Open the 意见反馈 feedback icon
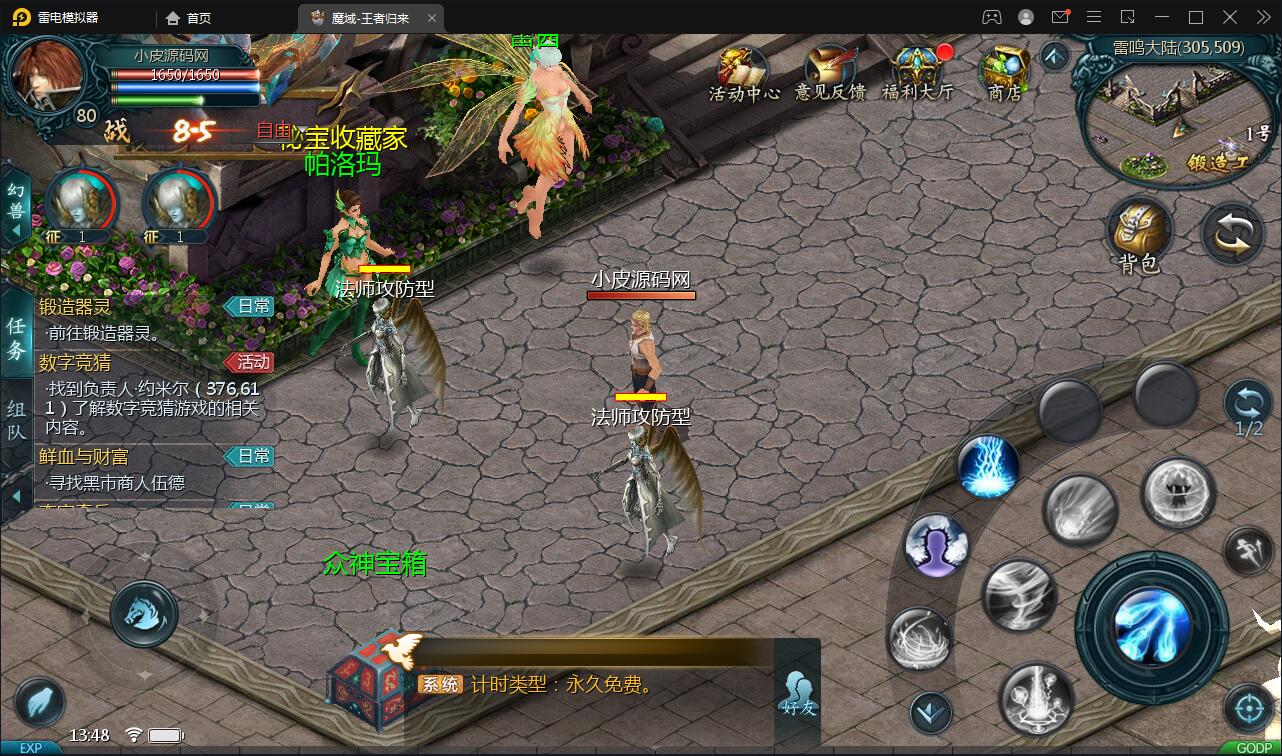This screenshot has width=1282, height=756. (x=829, y=73)
